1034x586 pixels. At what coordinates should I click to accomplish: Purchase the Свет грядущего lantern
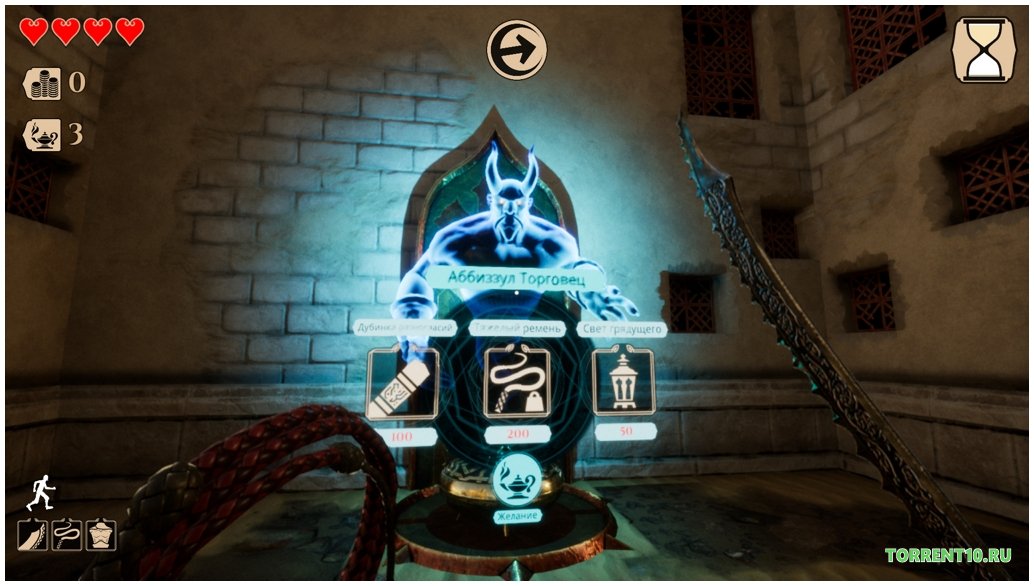click(x=625, y=381)
